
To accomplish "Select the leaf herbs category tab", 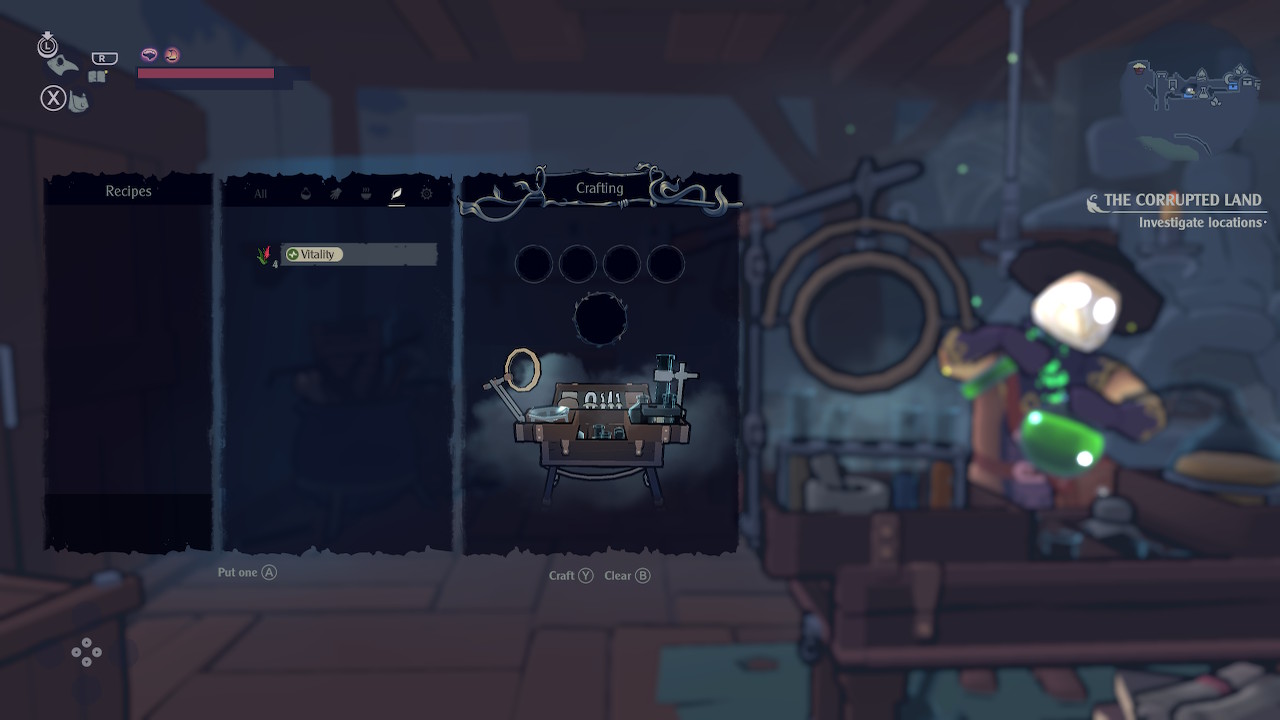I will (396, 194).
